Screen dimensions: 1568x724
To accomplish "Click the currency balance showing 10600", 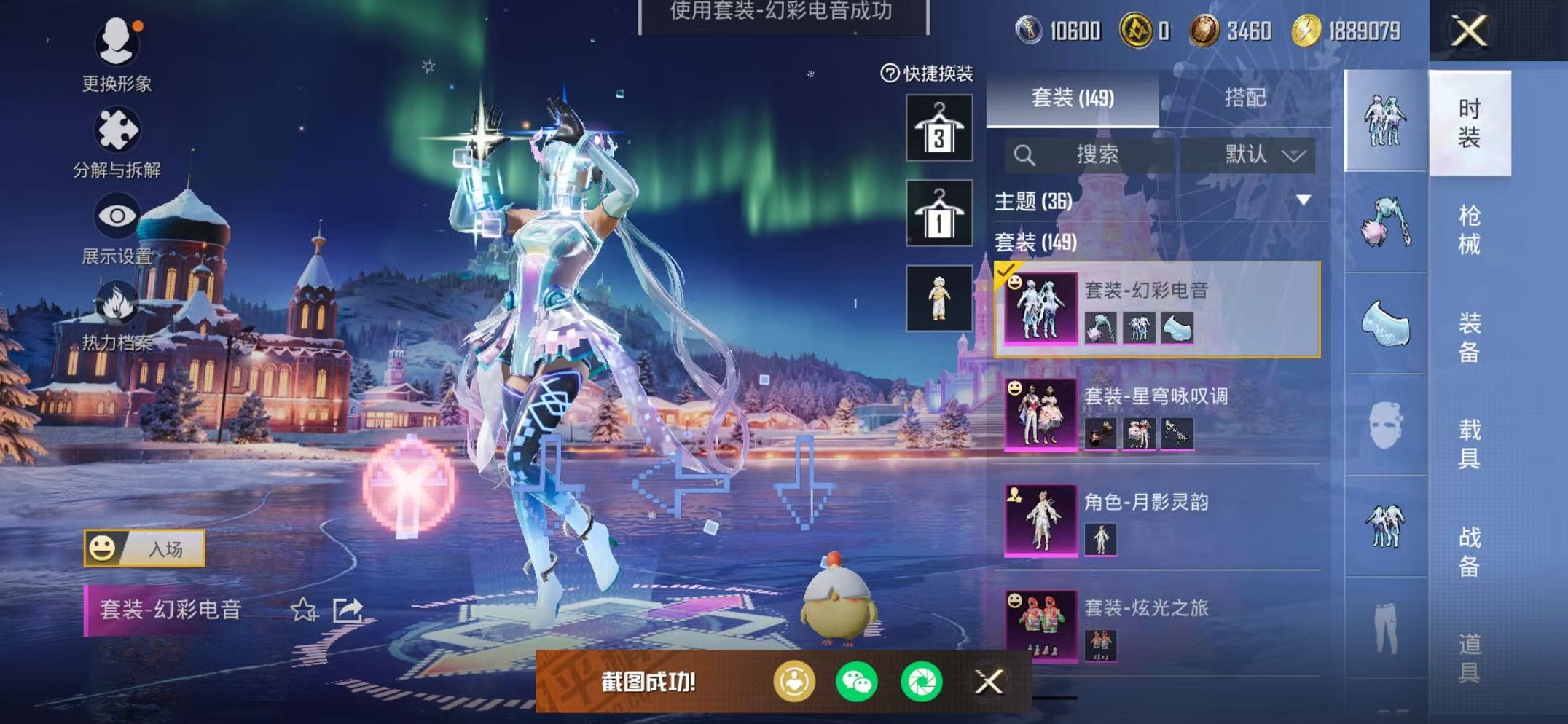I will (x=1058, y=30).
